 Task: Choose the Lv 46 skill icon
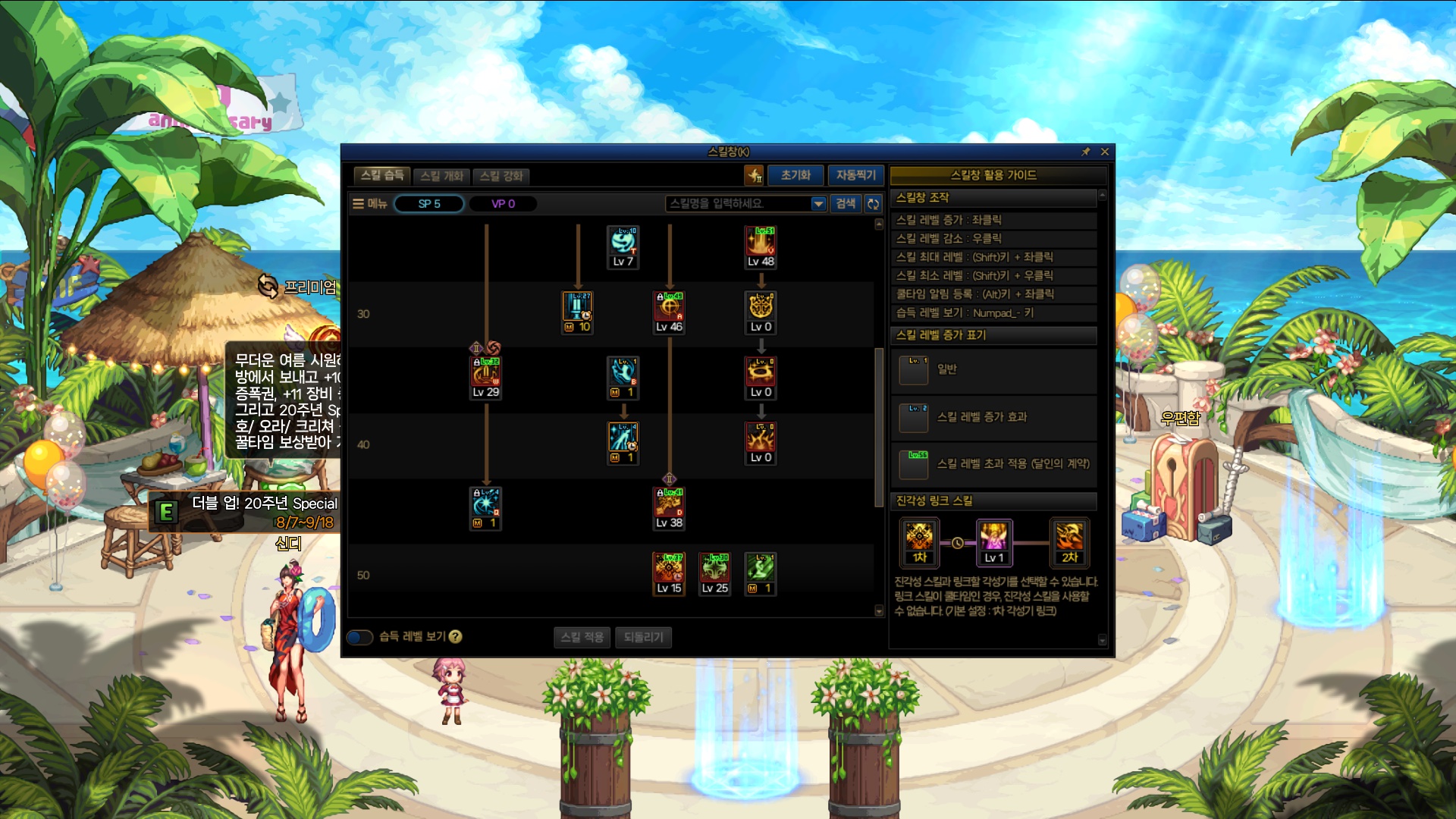tap(669, 307)
